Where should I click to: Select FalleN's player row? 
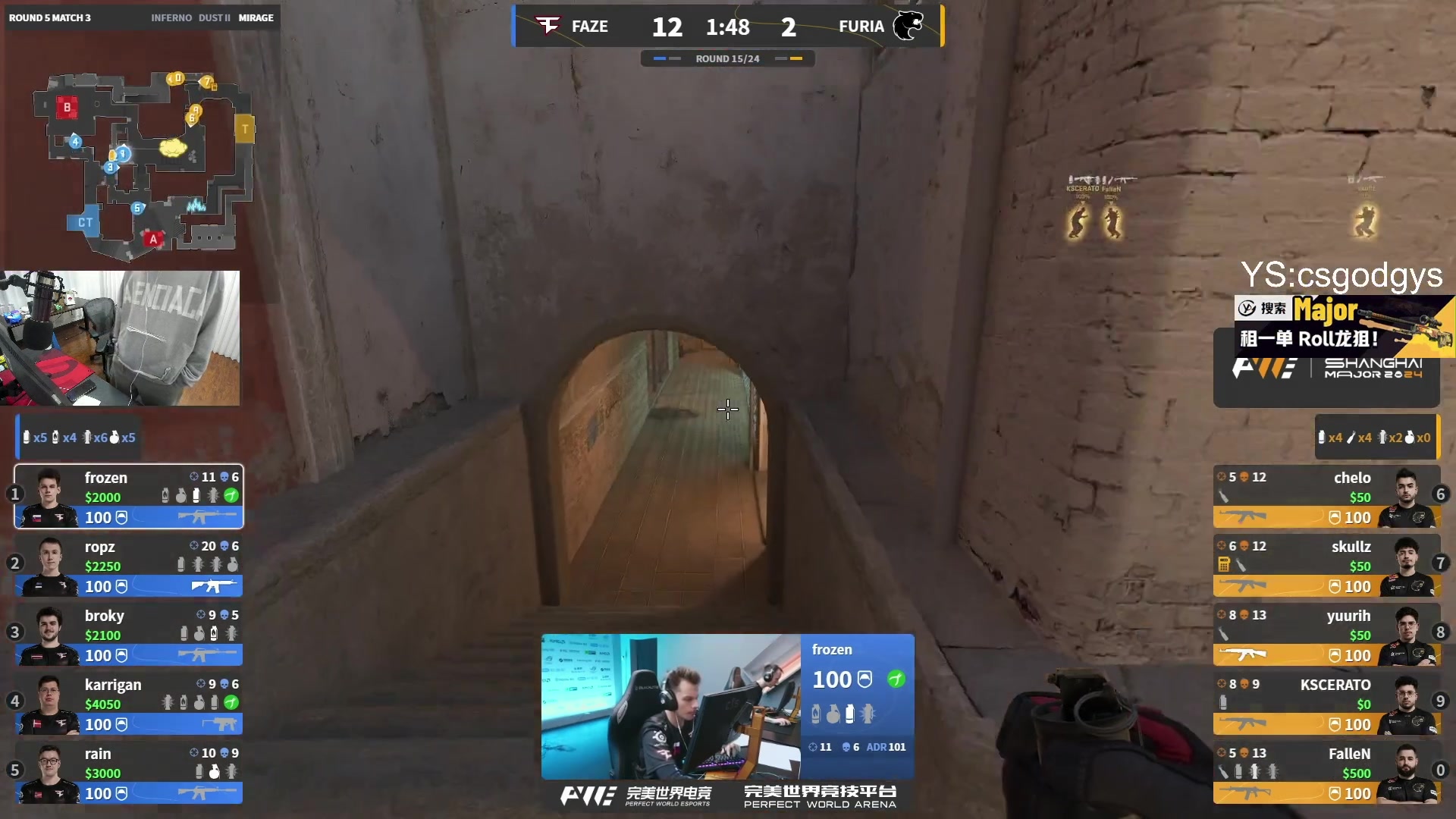pos(1326,773)
